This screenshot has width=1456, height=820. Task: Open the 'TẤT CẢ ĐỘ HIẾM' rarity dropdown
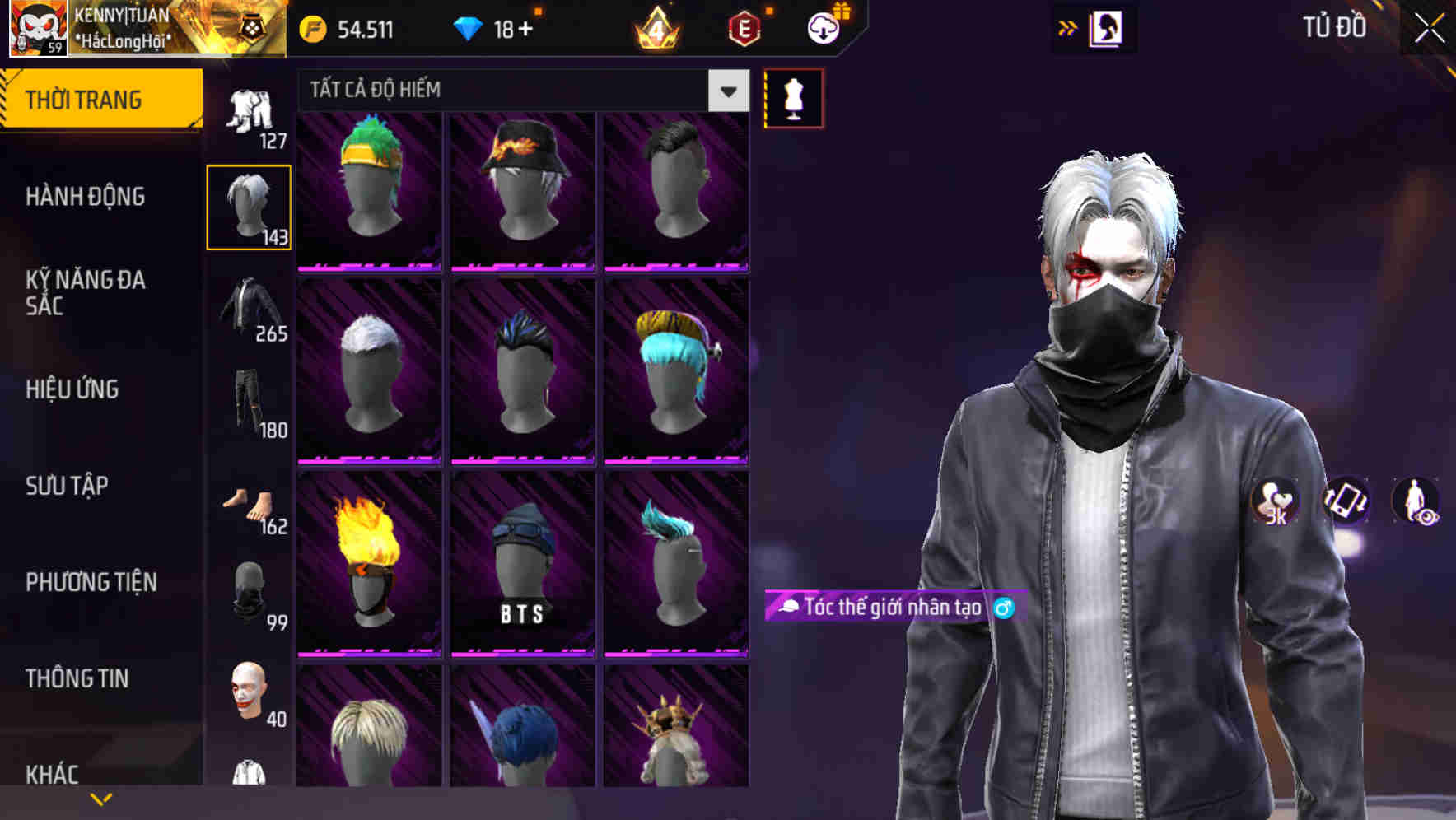tap(519, 91)
